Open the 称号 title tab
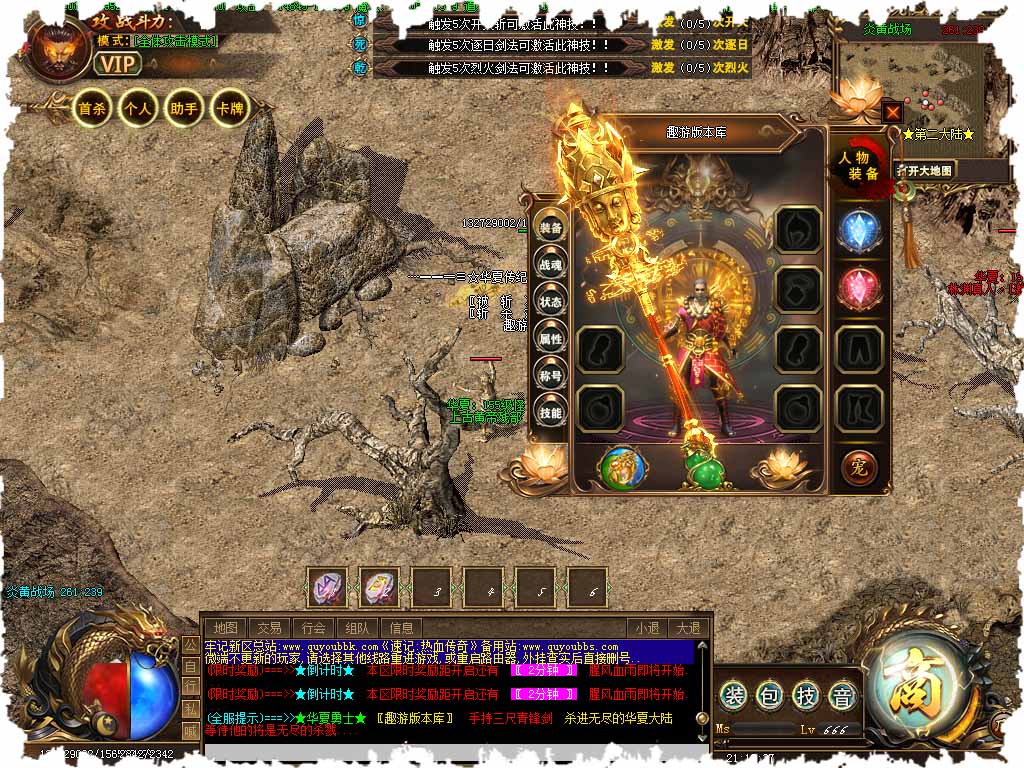1024x768 pixels. pos(551,376)
